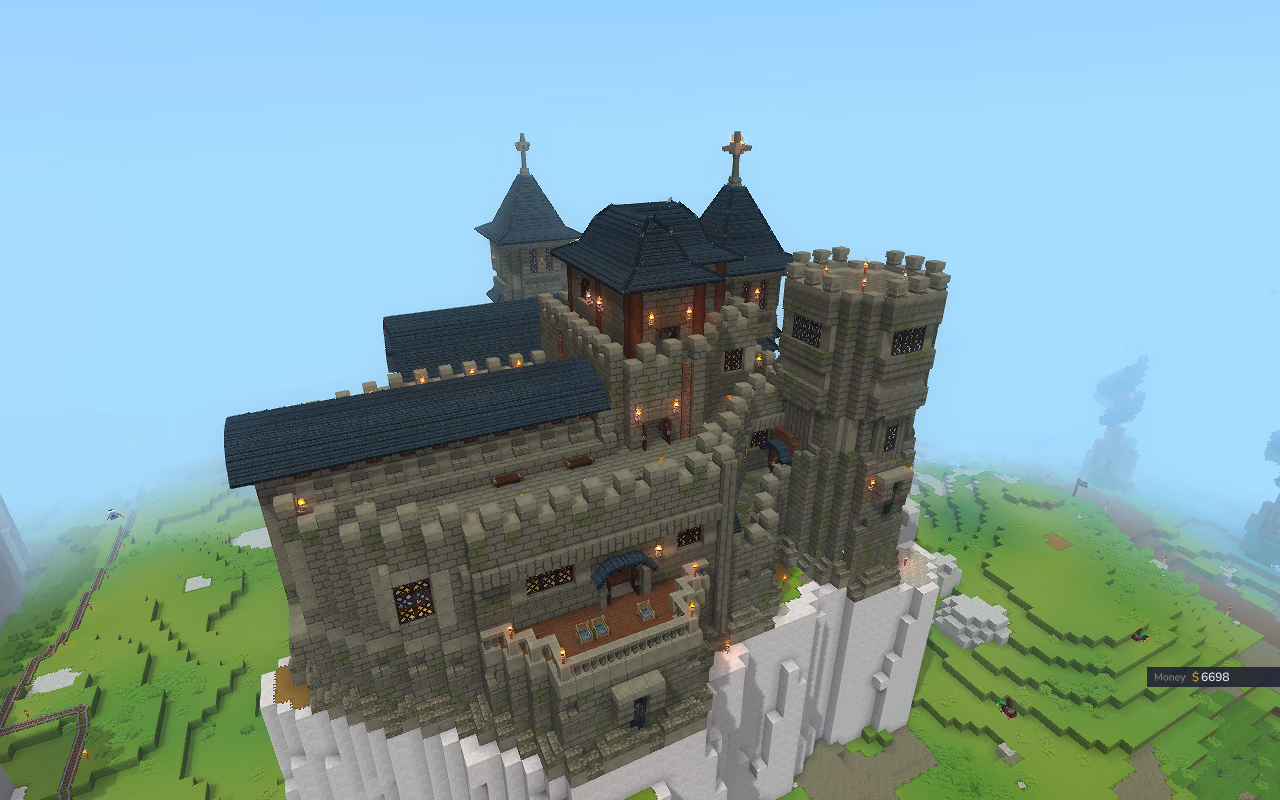1280x800 pixels.
Task: Select the dark entrance door at castle base
Action: 640,712
